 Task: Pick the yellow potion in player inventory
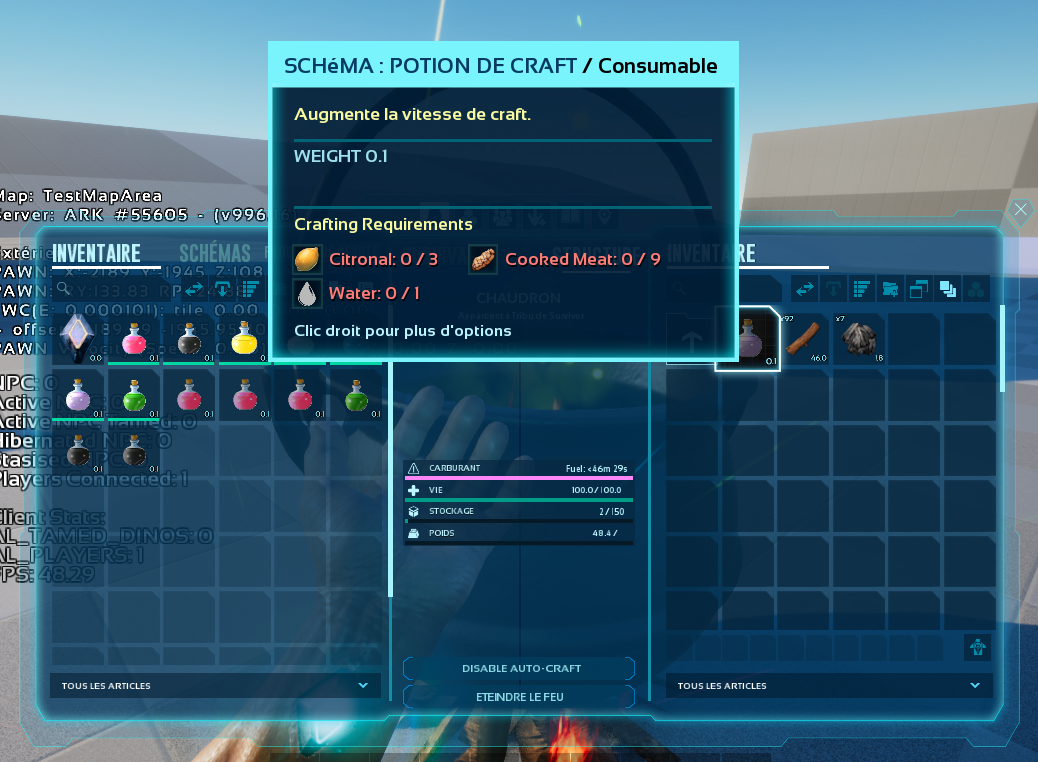pyautogui.click(x=245, y=340)
